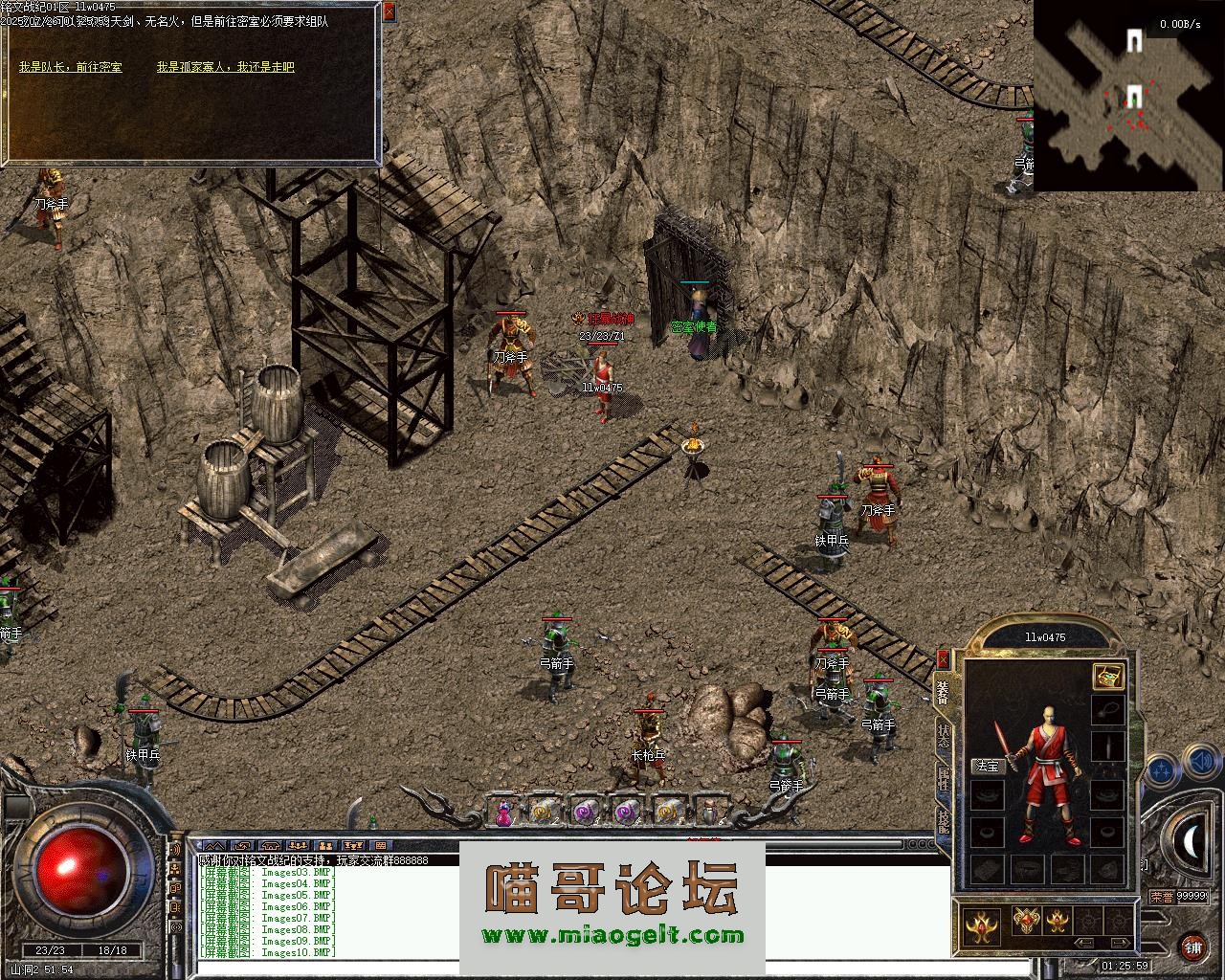Screen dimensions: 1225x980
Task: Choose the '我是队长，前往密室' dialogue option
Action: click(70, 67)
